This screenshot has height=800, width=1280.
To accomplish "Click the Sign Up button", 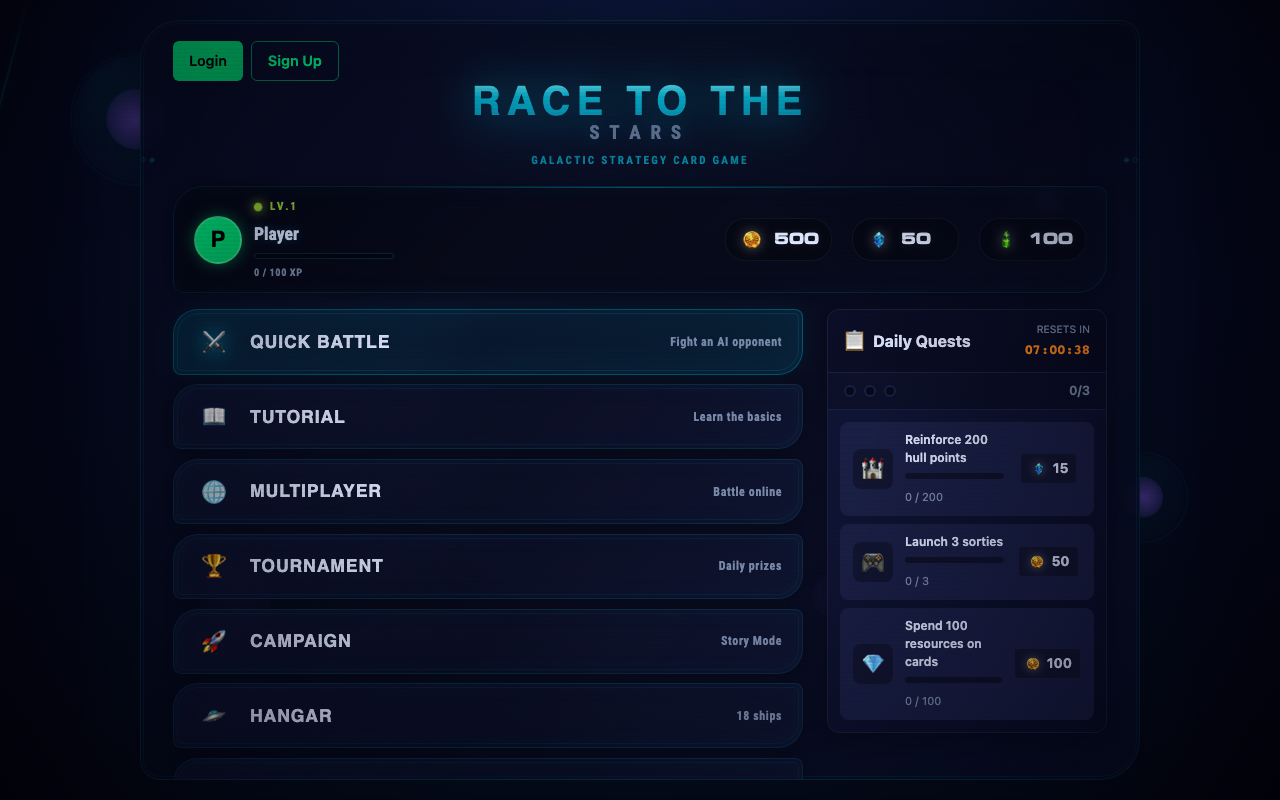I will 294,61.
